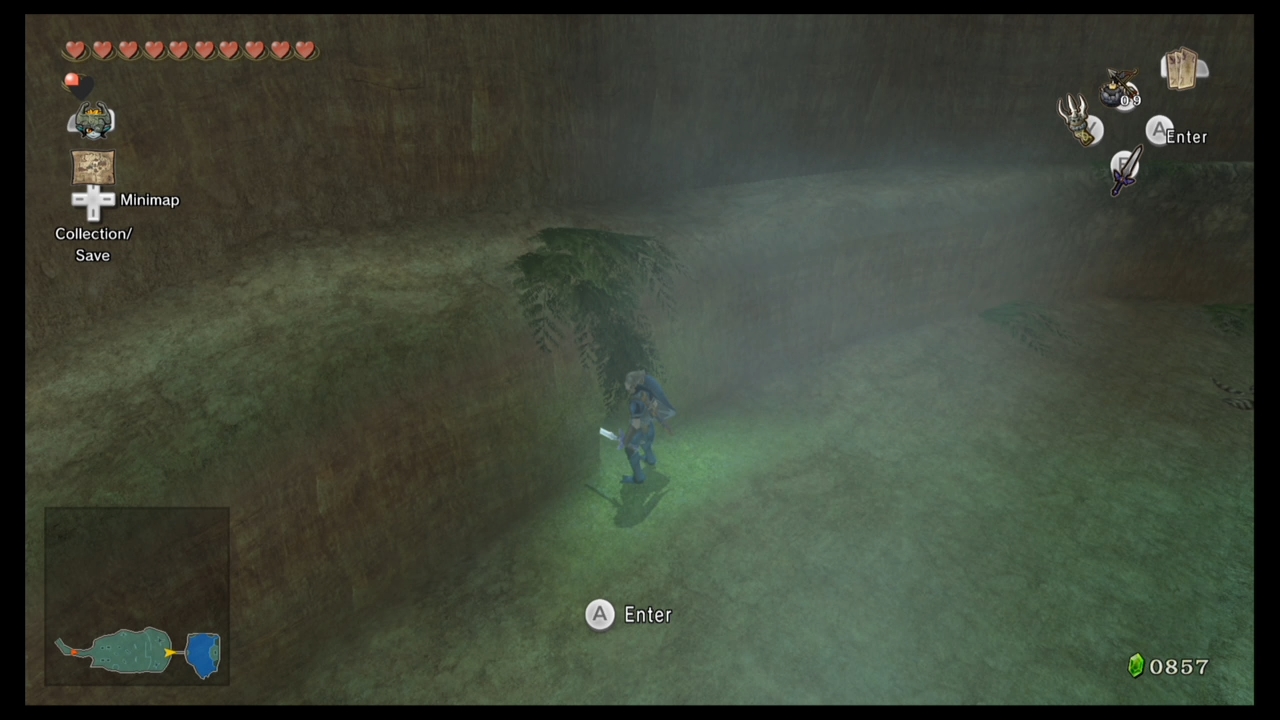Click the green rupee icon near the counter
Screen dimensions: 1280x720
1136,666
